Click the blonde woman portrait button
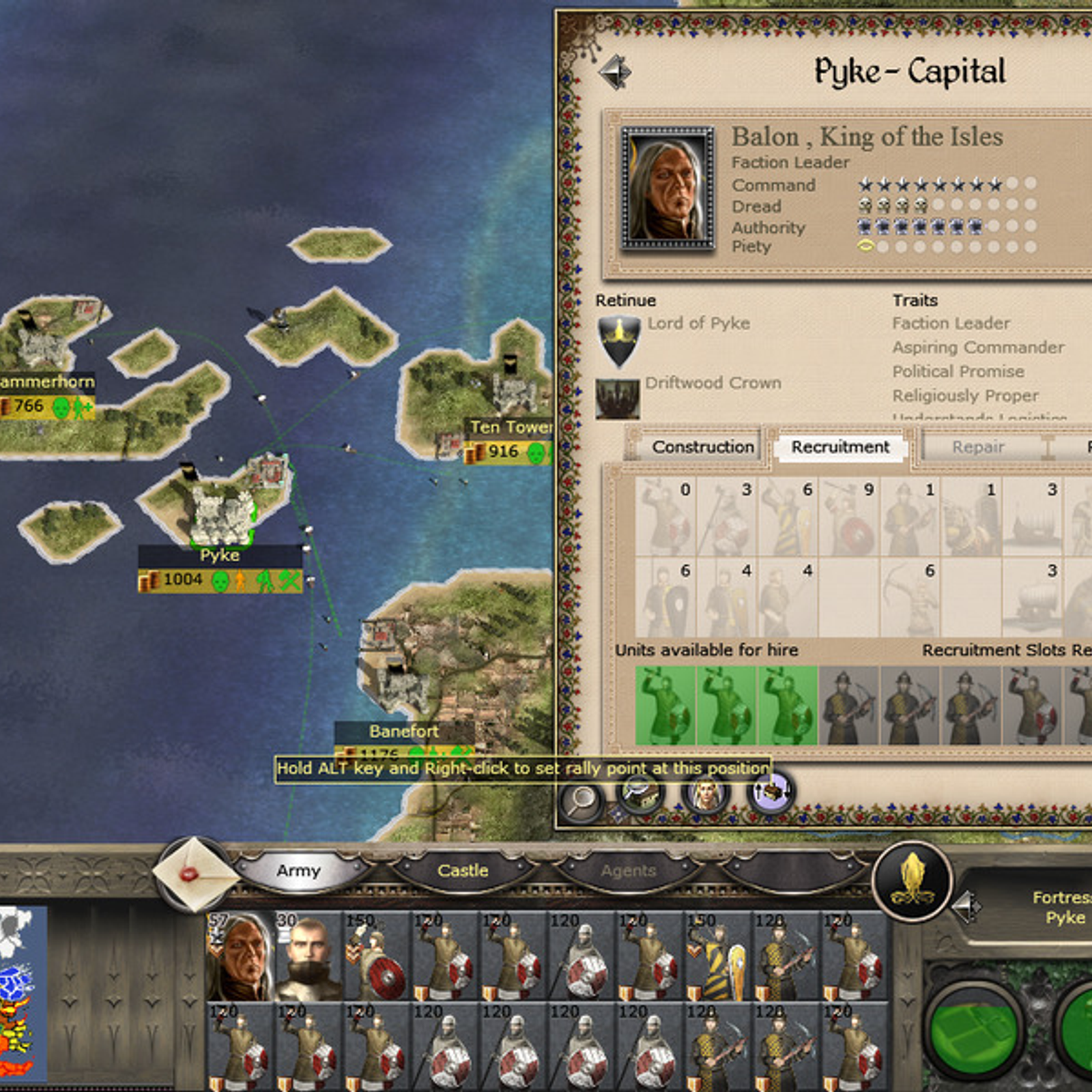The image size is (1092, 1092). pyautogui.click(x=706, y=794)
